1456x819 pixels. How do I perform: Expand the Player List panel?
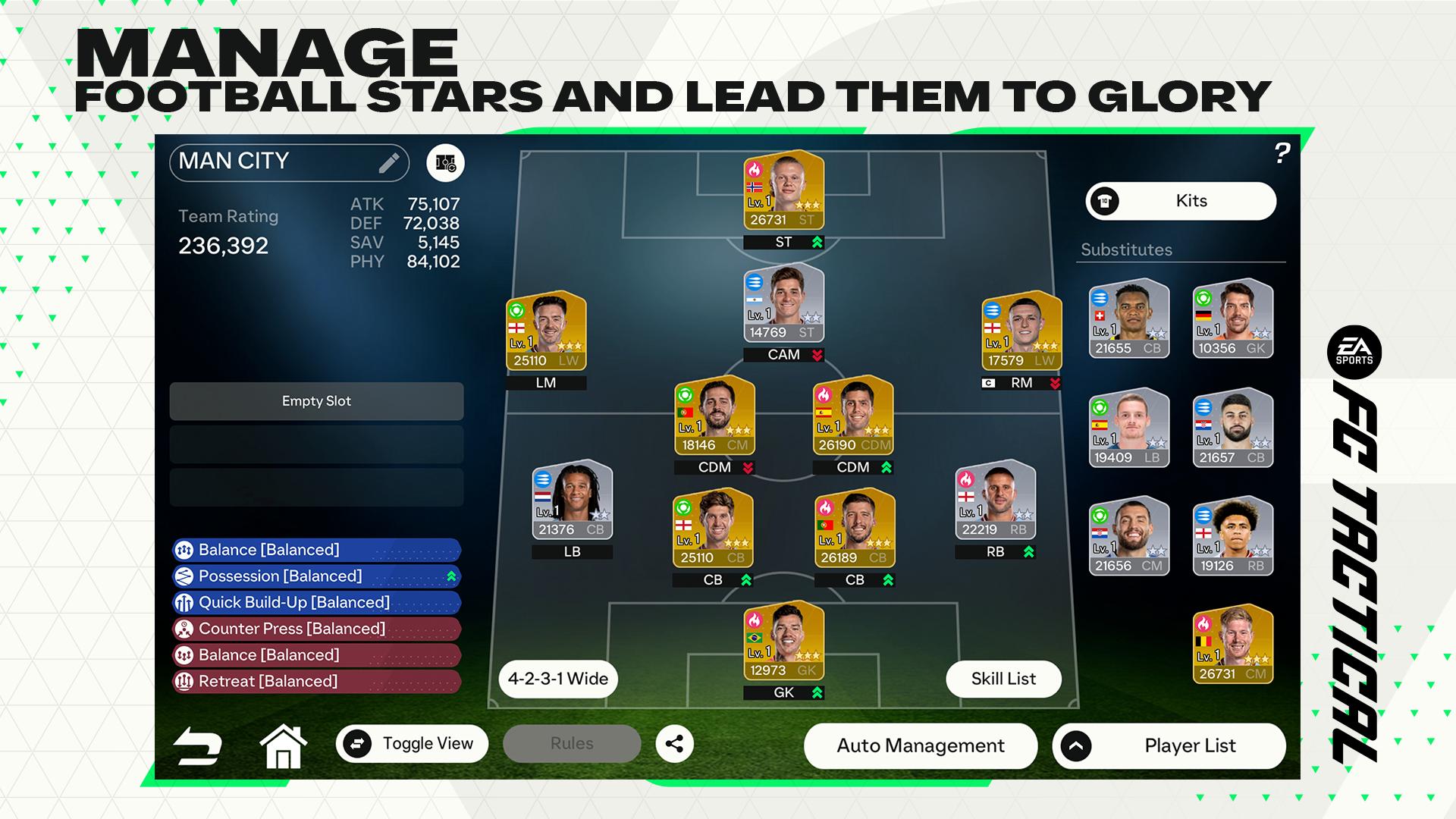pos(1169,745)
